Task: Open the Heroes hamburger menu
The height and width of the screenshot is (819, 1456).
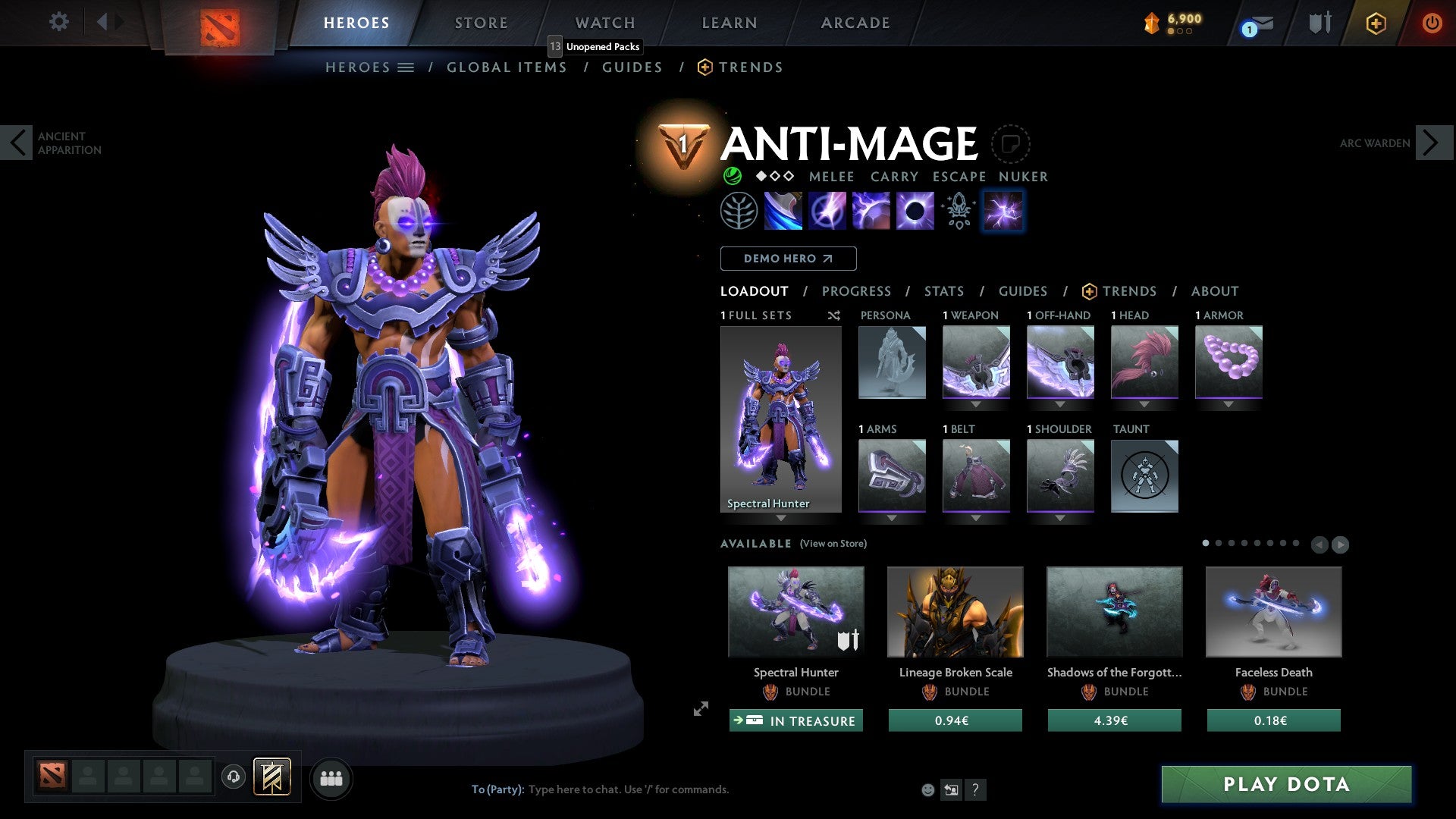Action: (406, 67)
